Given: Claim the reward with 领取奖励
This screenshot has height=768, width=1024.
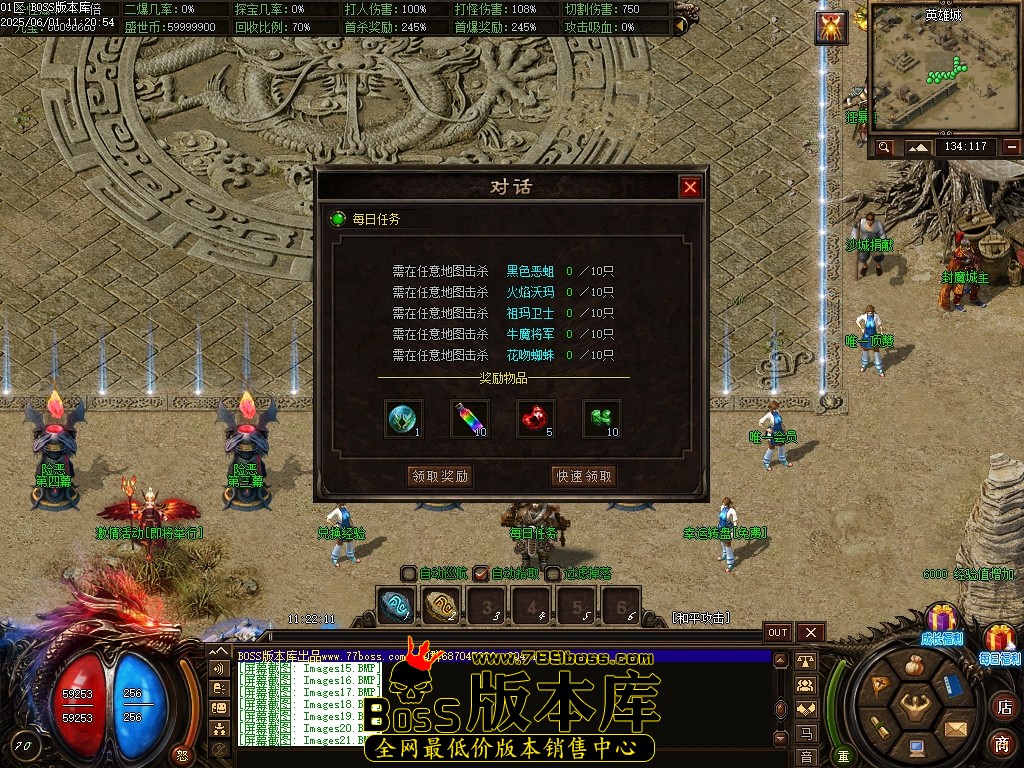Looking at the screenshot, I should pos(440,476).
